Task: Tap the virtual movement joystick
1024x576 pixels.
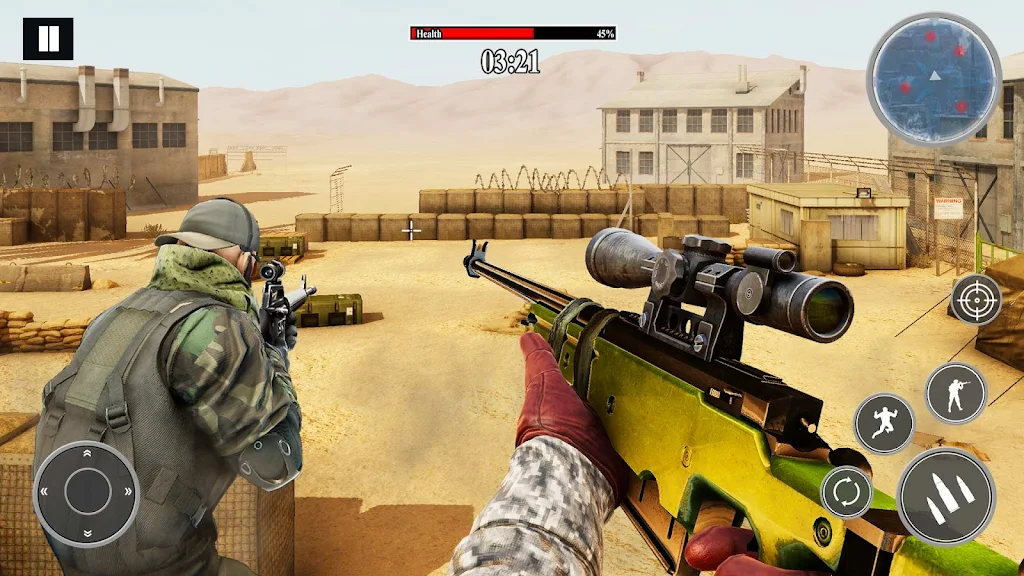Action: tap(87, 492)
